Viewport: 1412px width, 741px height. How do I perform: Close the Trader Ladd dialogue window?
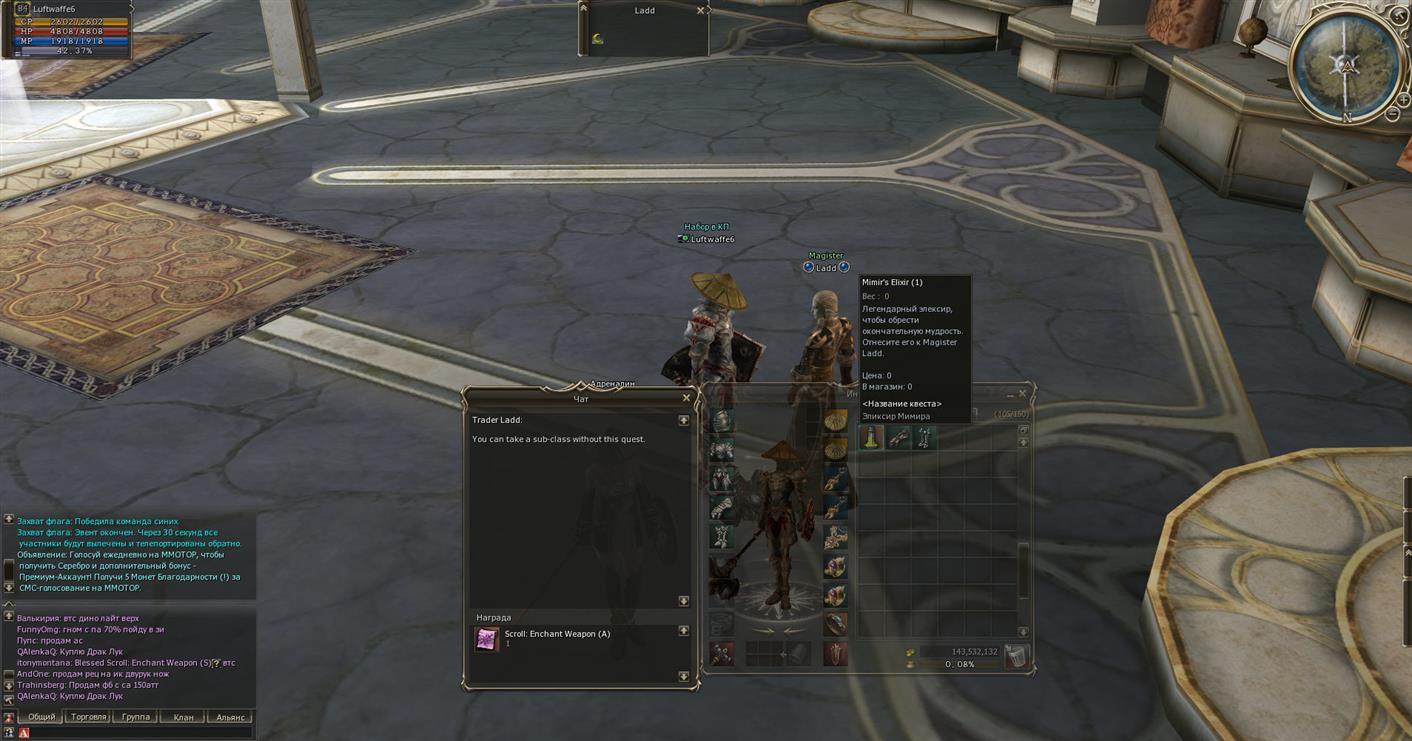point(686,398)
